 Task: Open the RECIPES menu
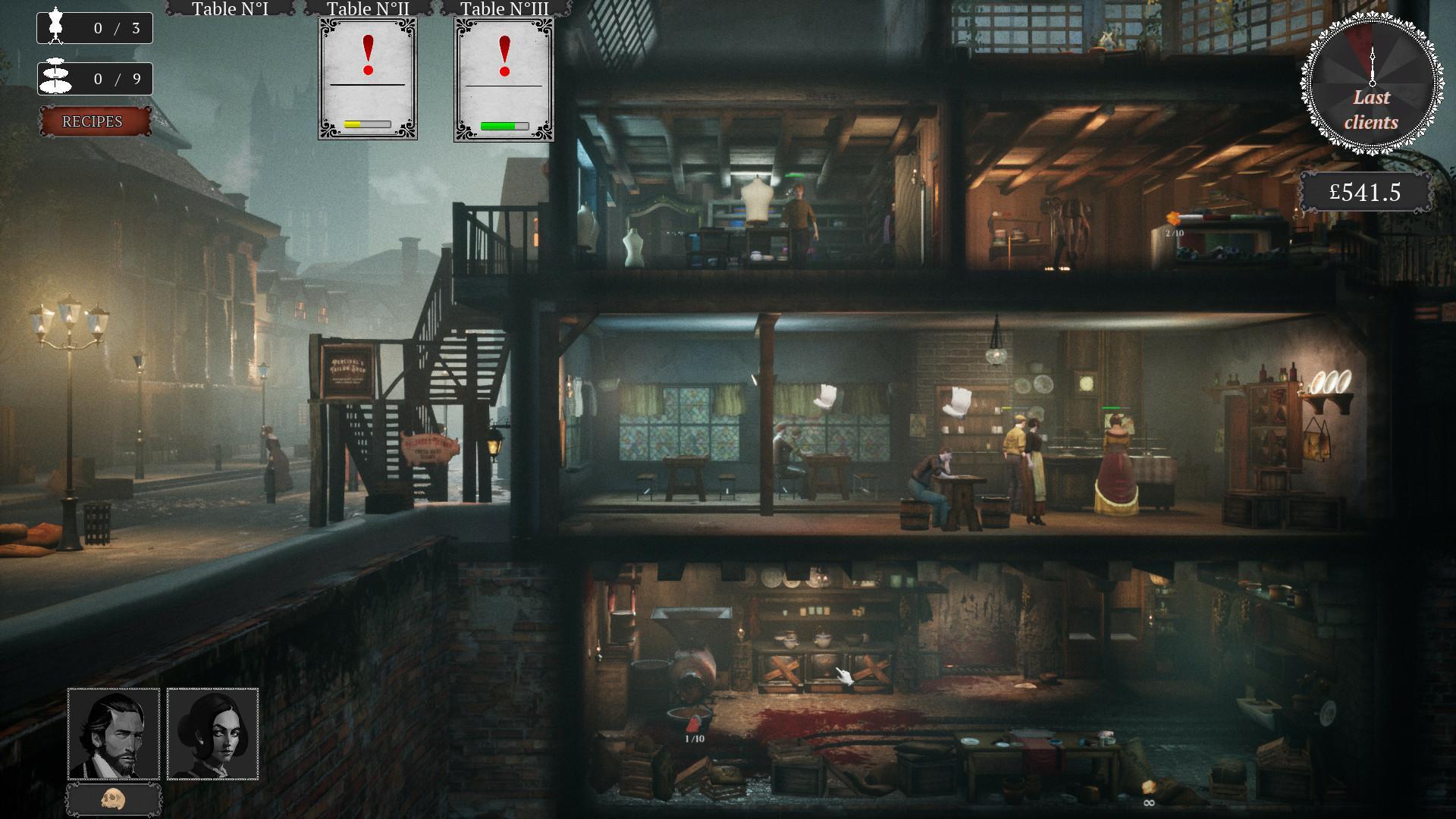tap(96, 121)
